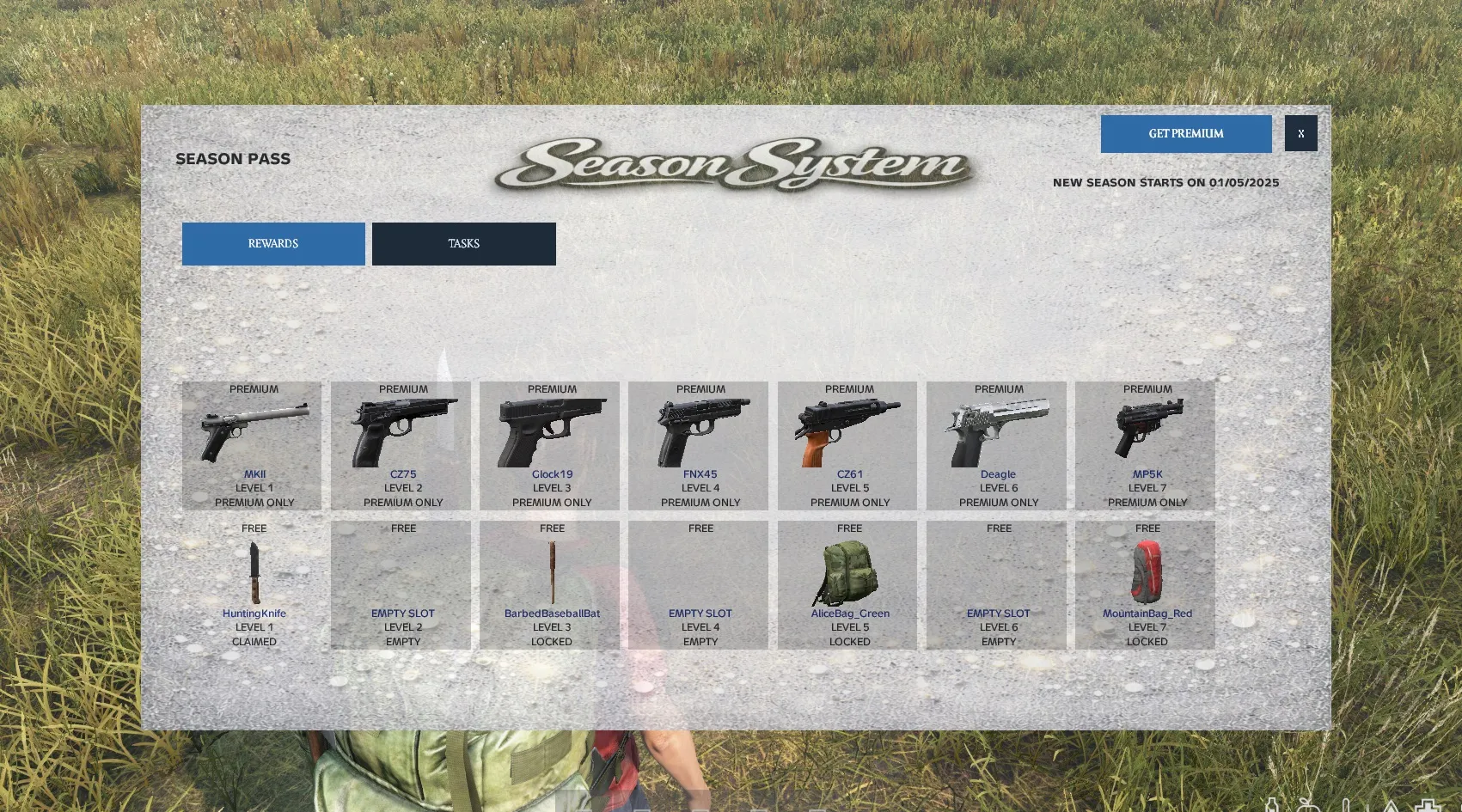This screenshot has width=1462, height=812.
Task: Switch to the Tasks tab
Action: [463, 244]
